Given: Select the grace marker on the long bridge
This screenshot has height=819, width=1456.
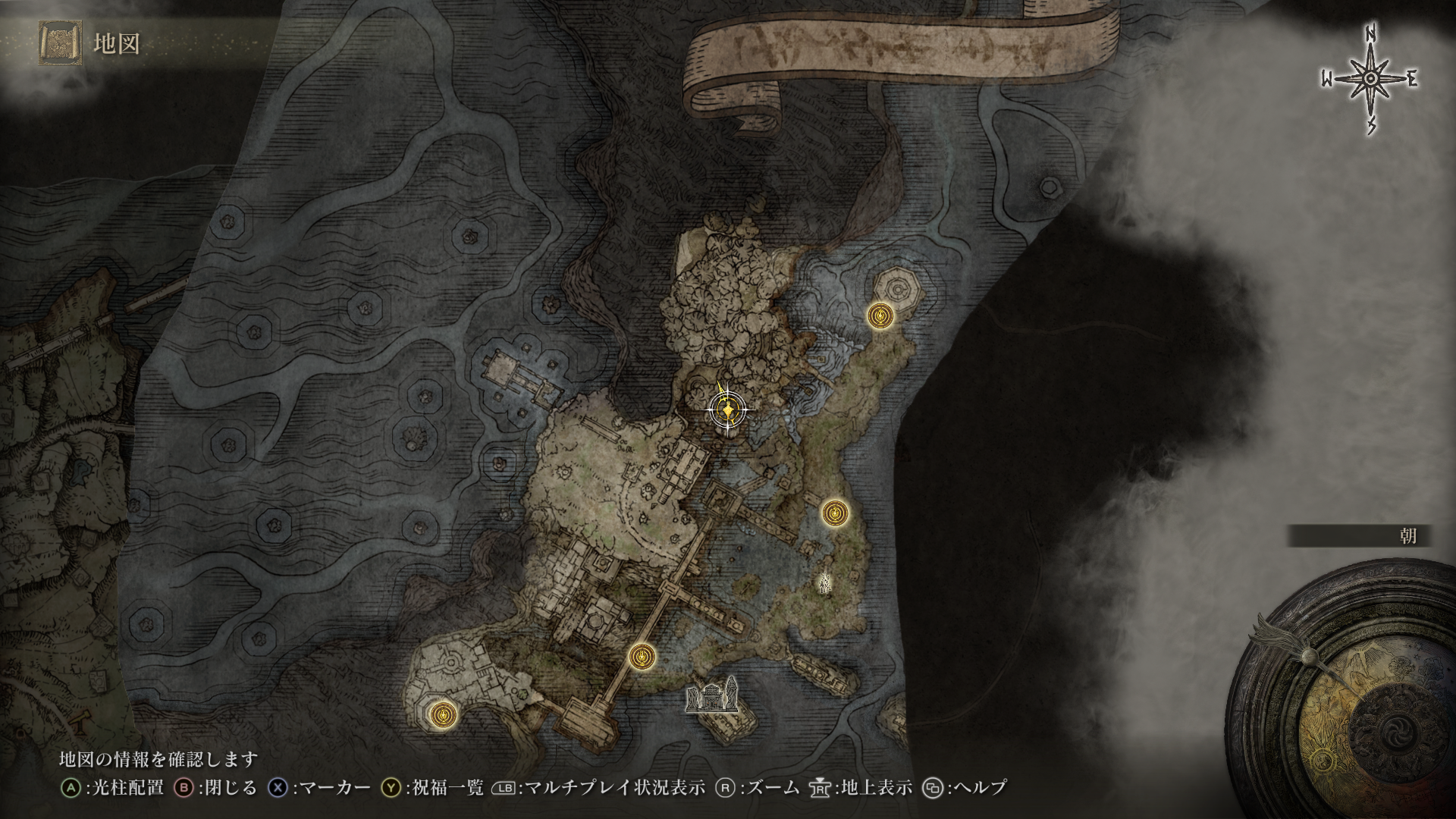Looking at the screenshot, I should click(642, 657).
